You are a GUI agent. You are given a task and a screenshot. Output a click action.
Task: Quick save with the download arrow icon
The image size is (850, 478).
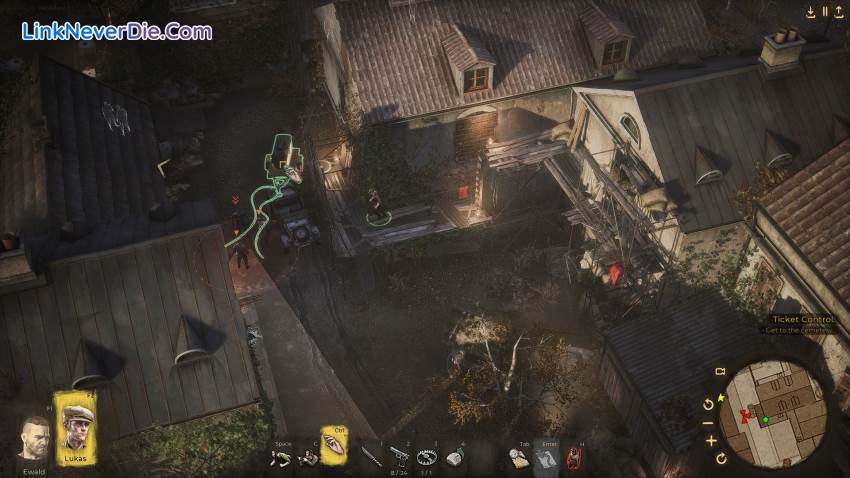tap(810, 12)
